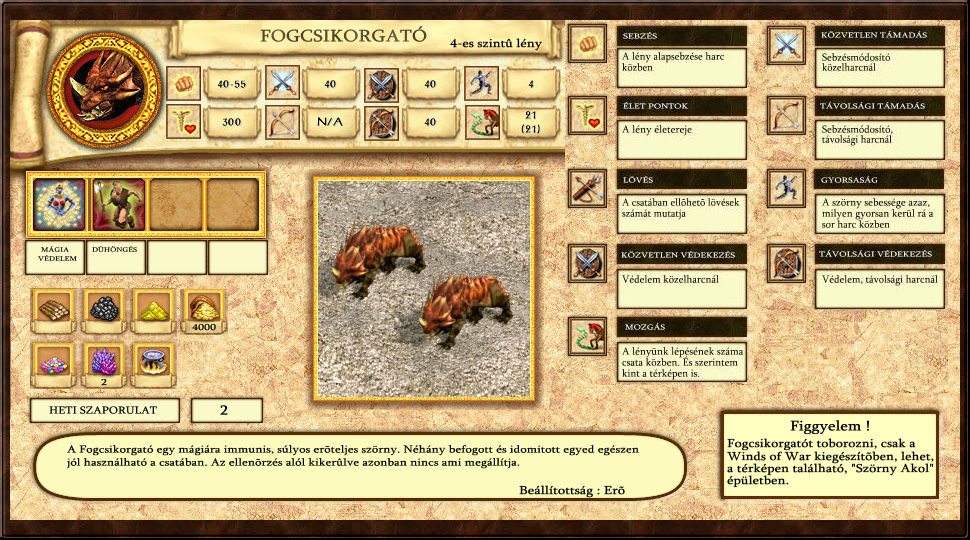Select the quiver icon beside the Lövés label

click(x=587, y=188)
